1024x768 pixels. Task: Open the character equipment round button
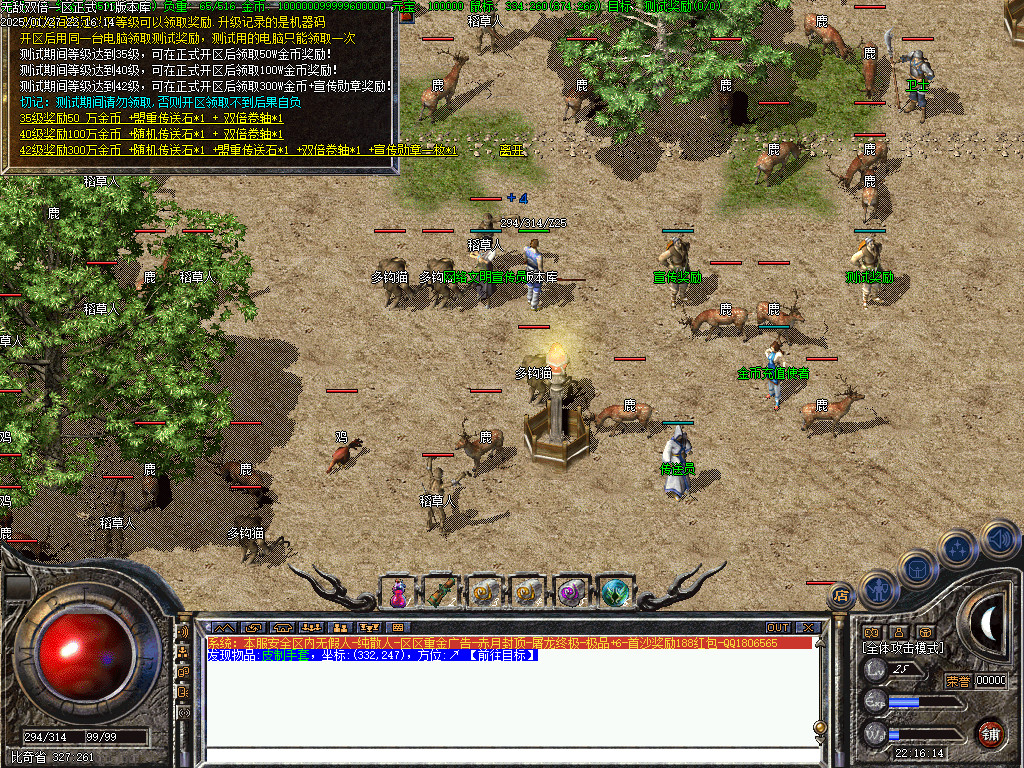pos(878,588)
